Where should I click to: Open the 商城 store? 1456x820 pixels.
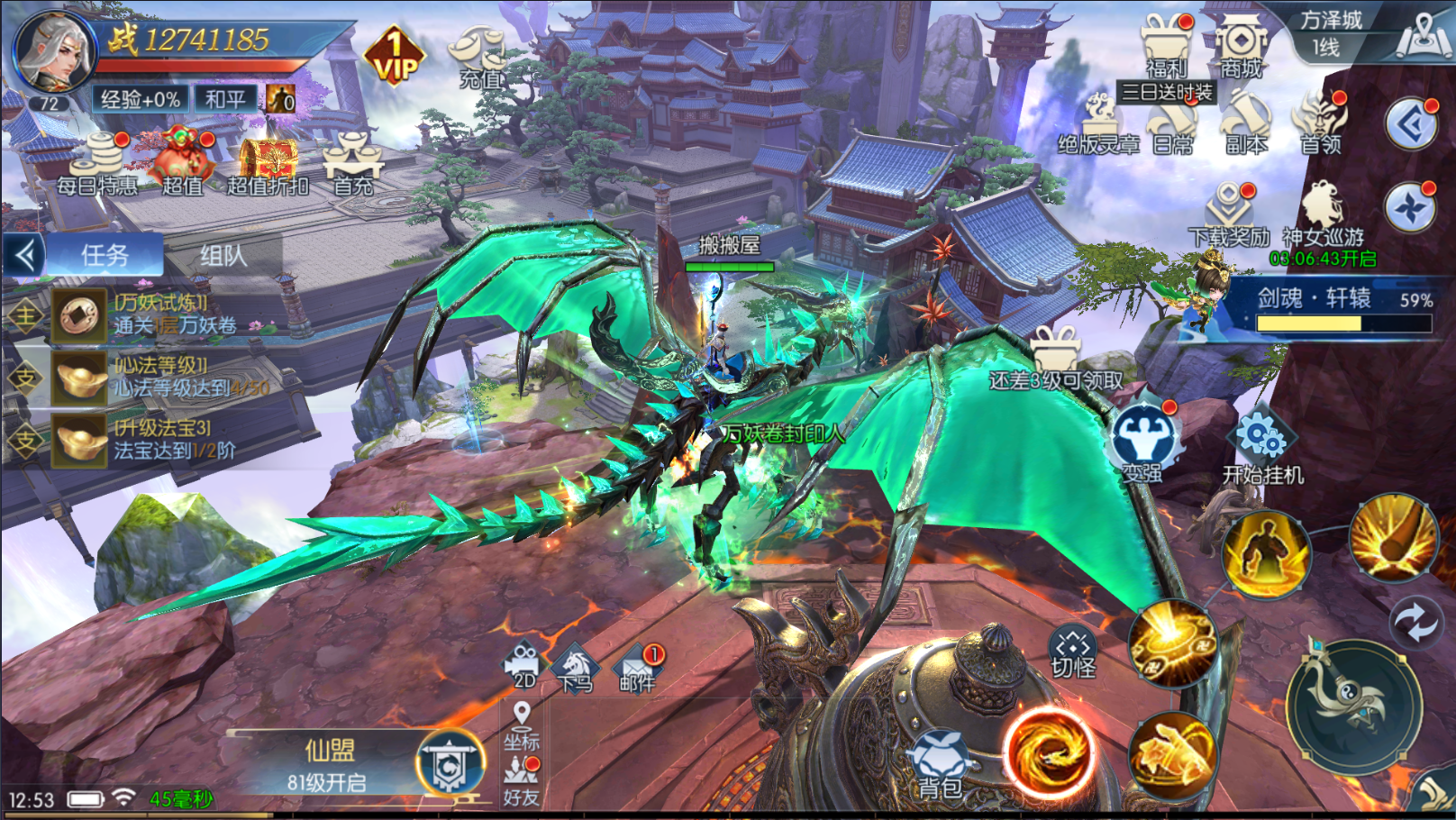(1241, 47)
